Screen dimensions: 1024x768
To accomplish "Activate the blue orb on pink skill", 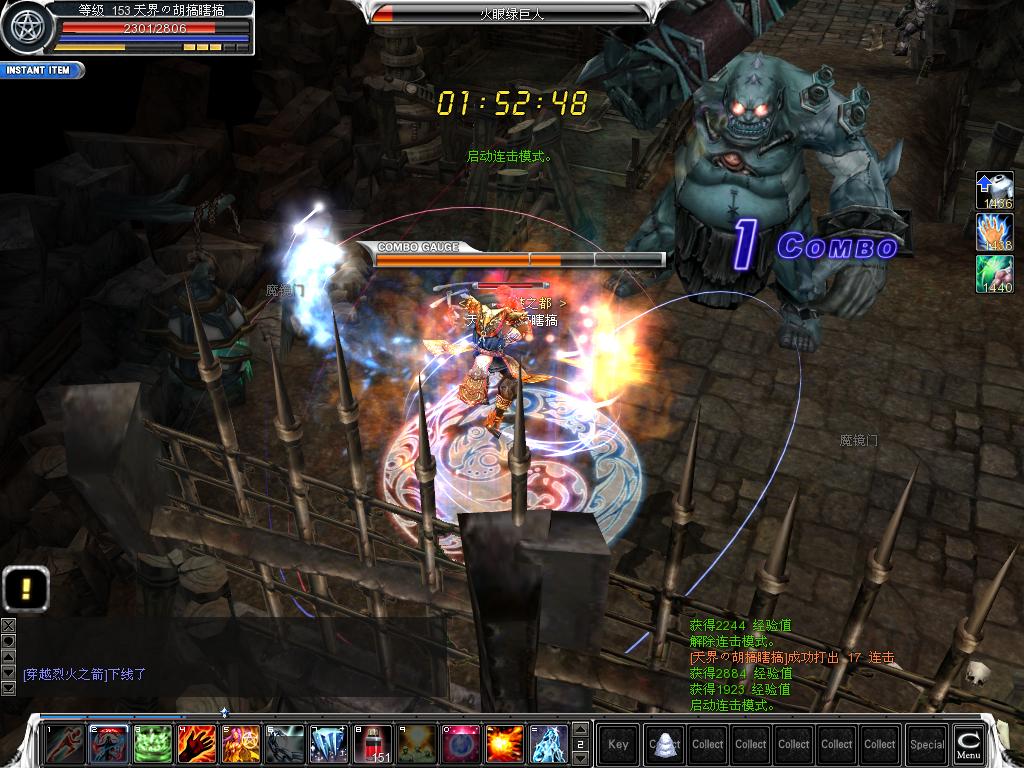I will point(461,744).
